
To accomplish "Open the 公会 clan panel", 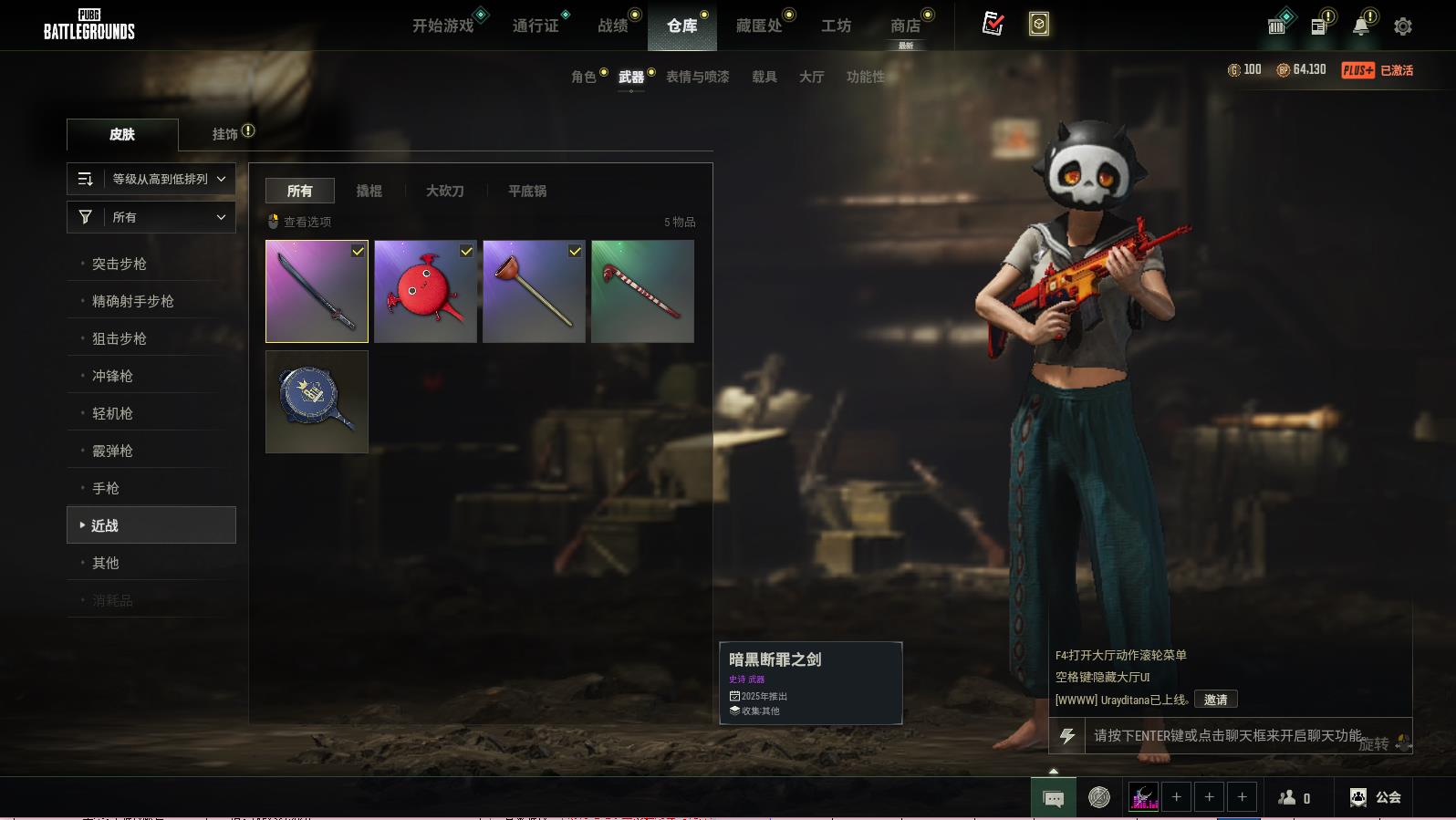I will click(x=1376, y=797).
